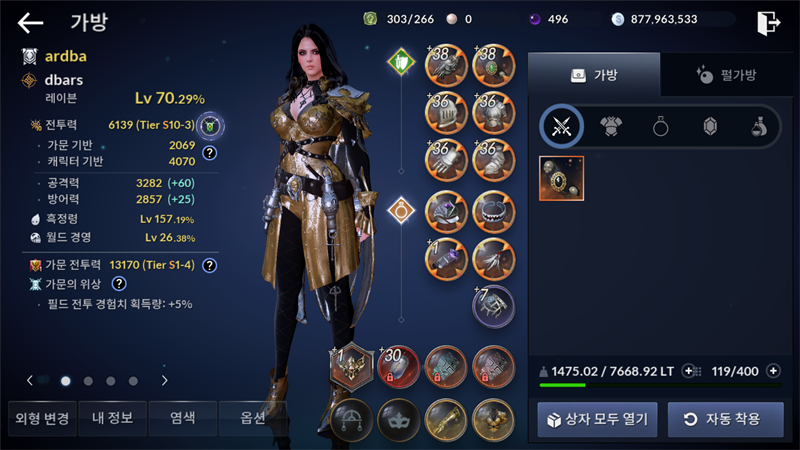Select the crossed swords weapon filter
This screenshot has width=800, height=450.
[562, 126]
